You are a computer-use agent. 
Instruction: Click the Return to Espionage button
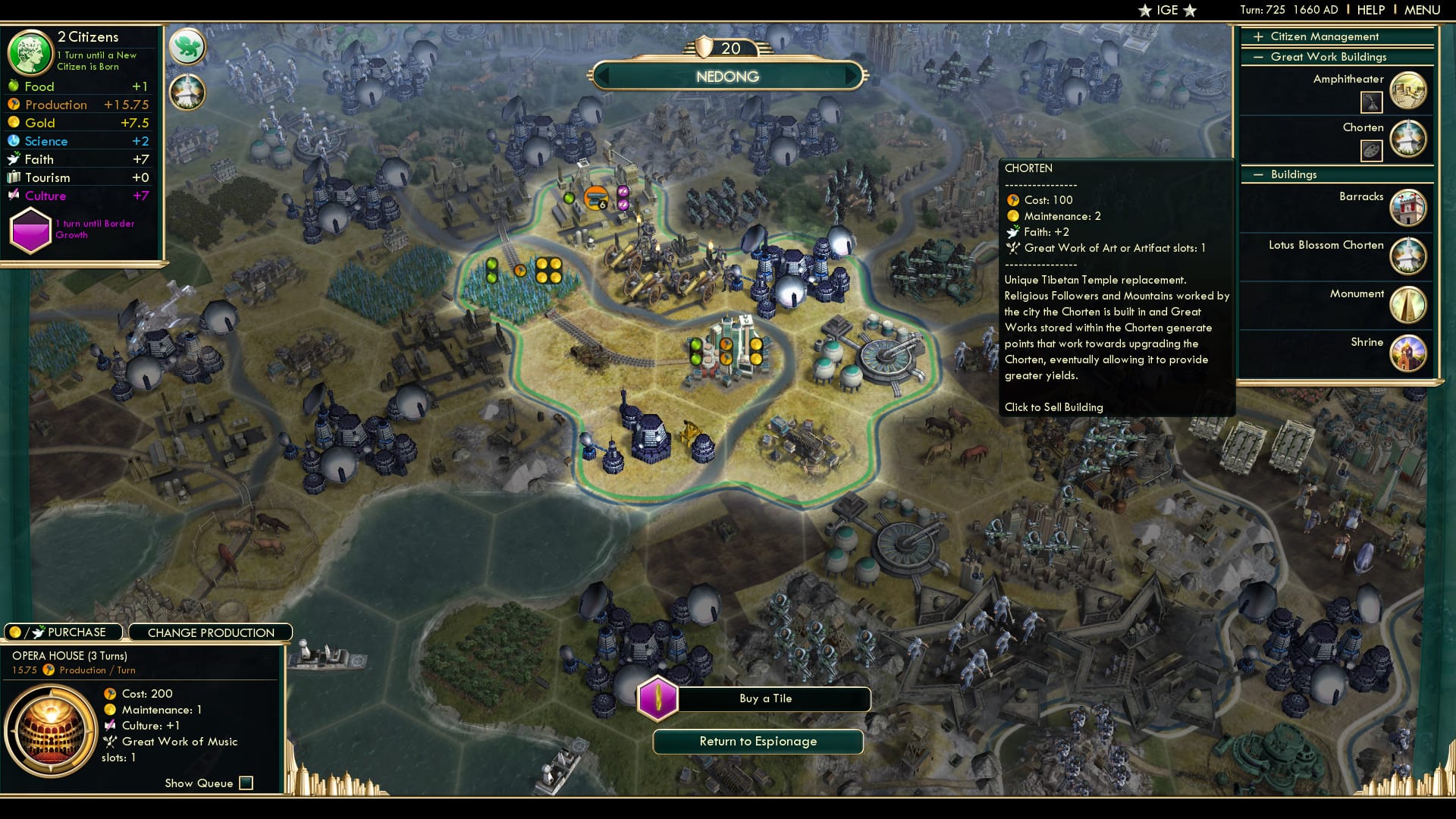coord(758,742)
